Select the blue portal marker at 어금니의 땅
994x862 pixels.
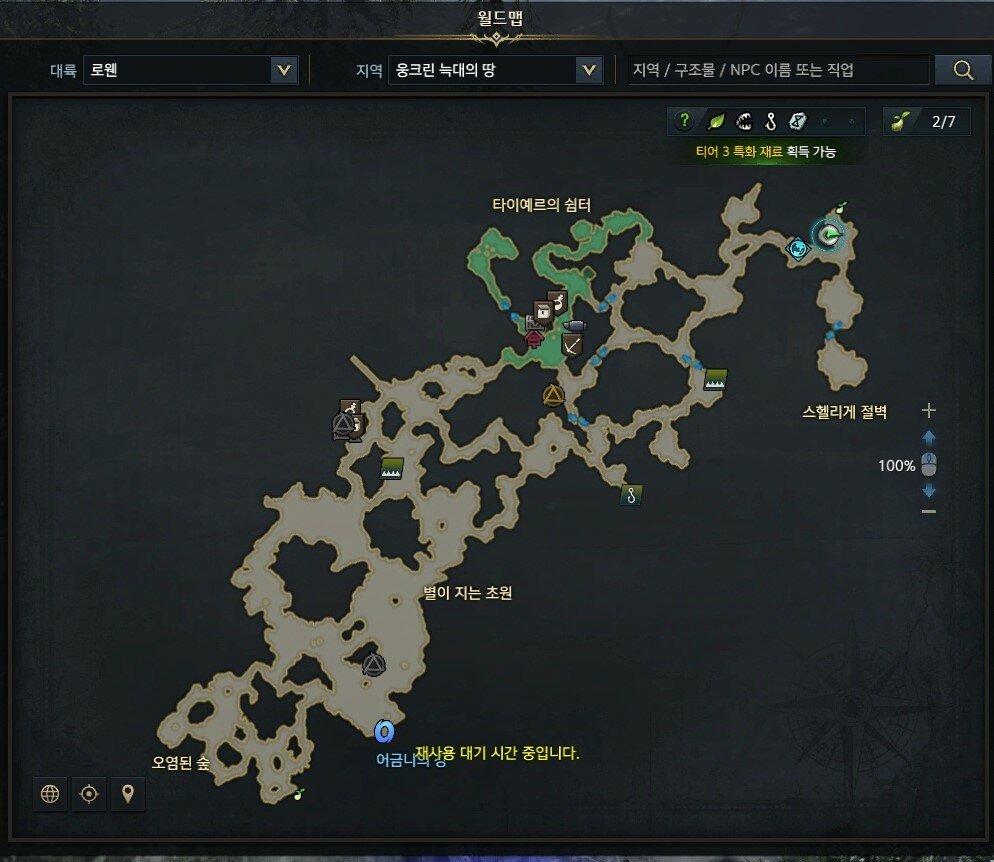click(x=384, y=732)
